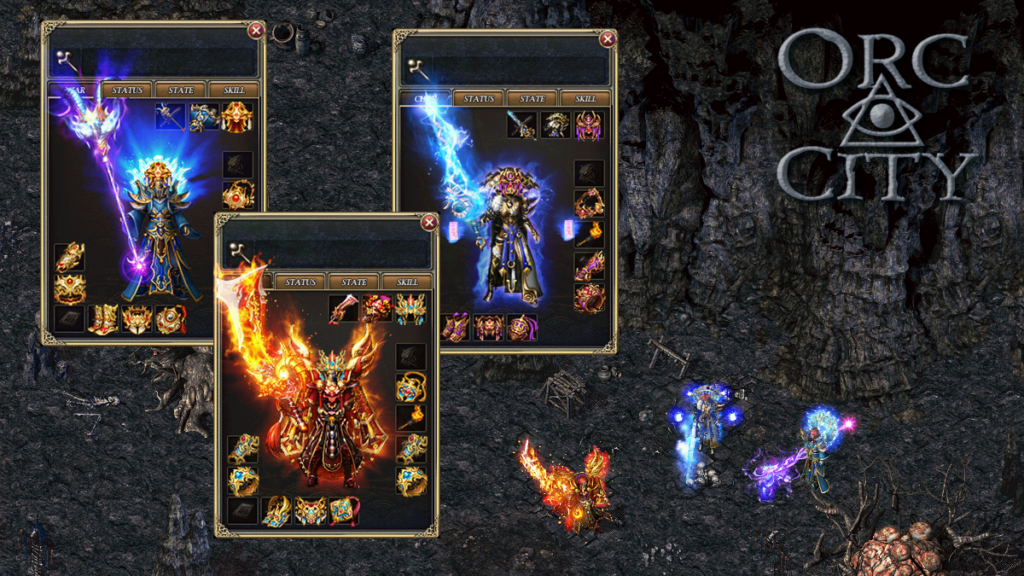
Task: Select the lightning sword weapon slot of the swordsman
Action: [x=521, y=125]
